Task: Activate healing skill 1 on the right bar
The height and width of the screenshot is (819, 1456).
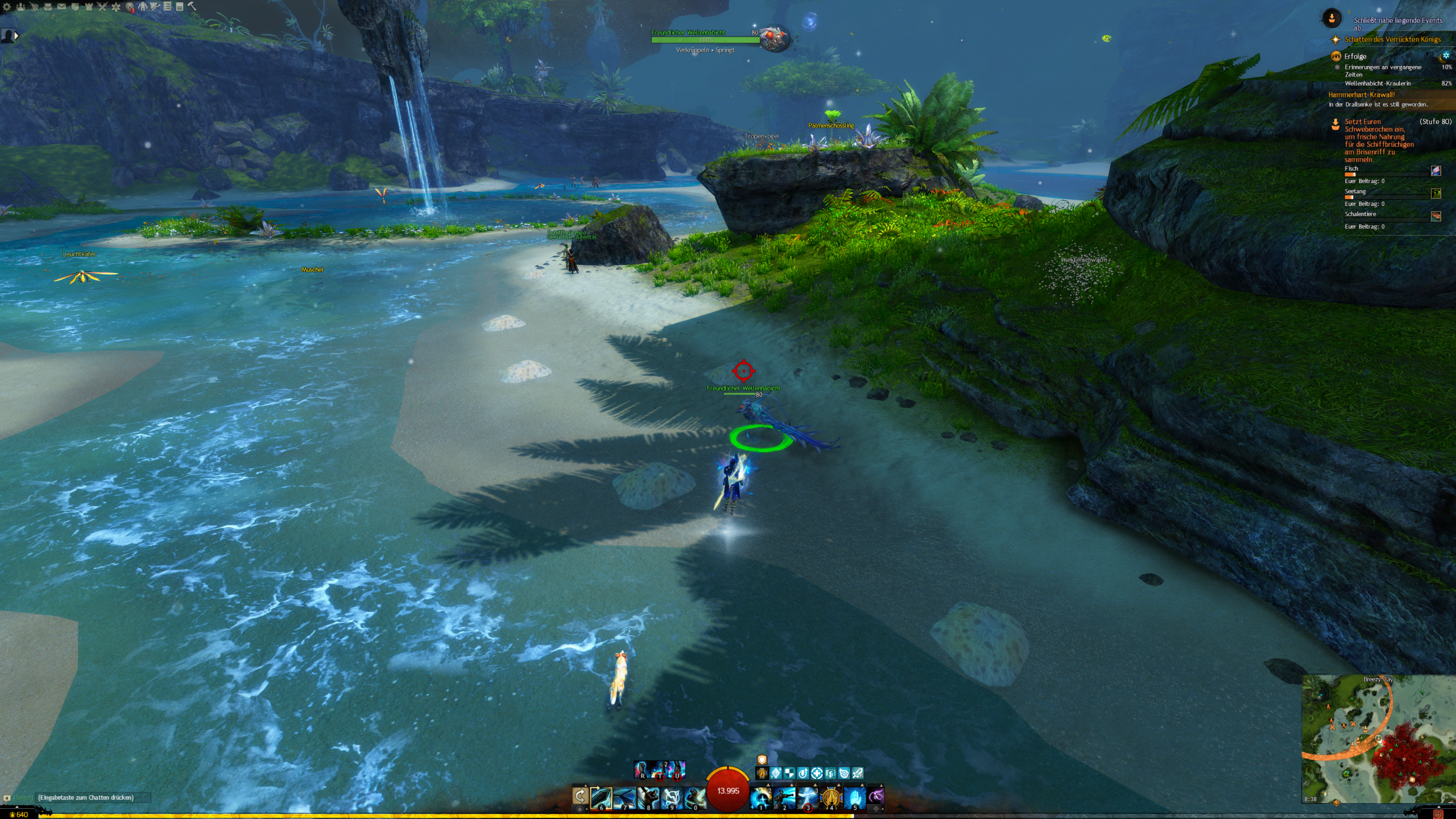Action: point(760,797)
